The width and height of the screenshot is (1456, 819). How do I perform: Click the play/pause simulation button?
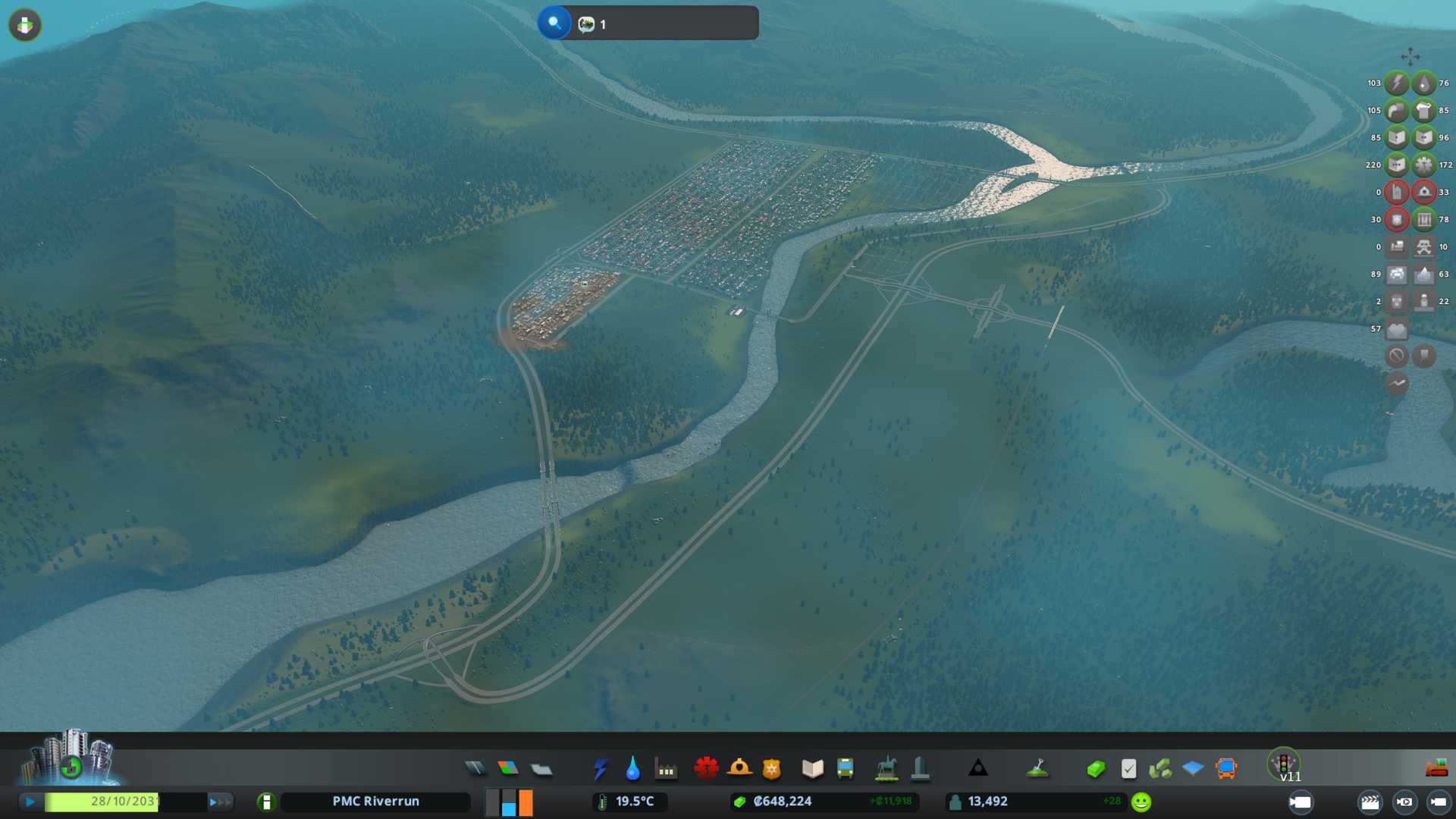point(30,802)
